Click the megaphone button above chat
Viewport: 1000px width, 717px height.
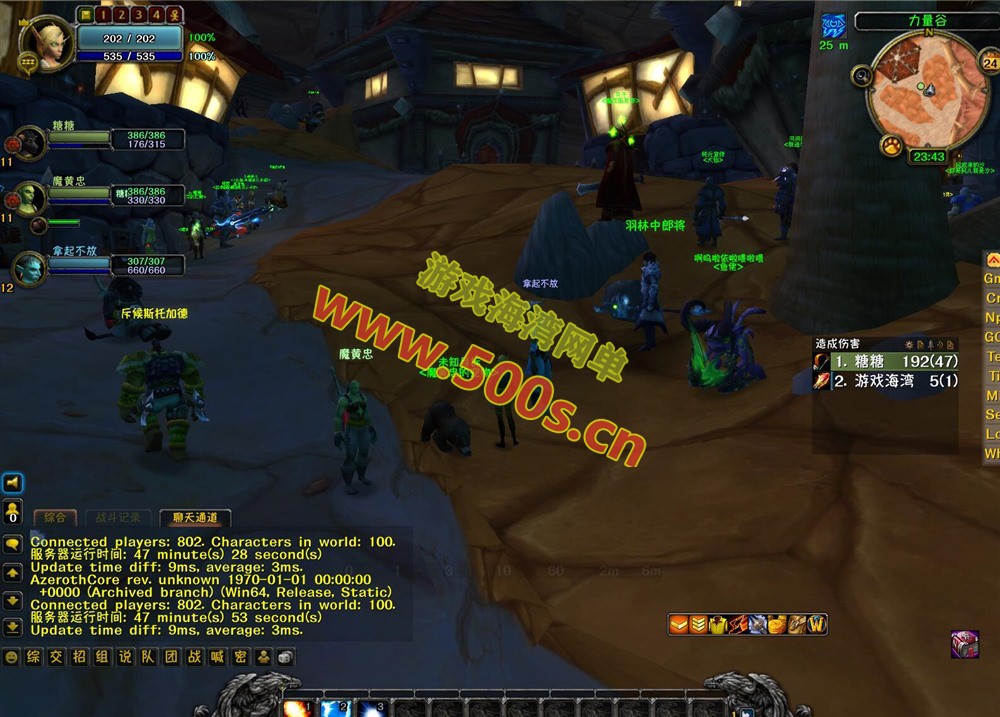point(13,484)
